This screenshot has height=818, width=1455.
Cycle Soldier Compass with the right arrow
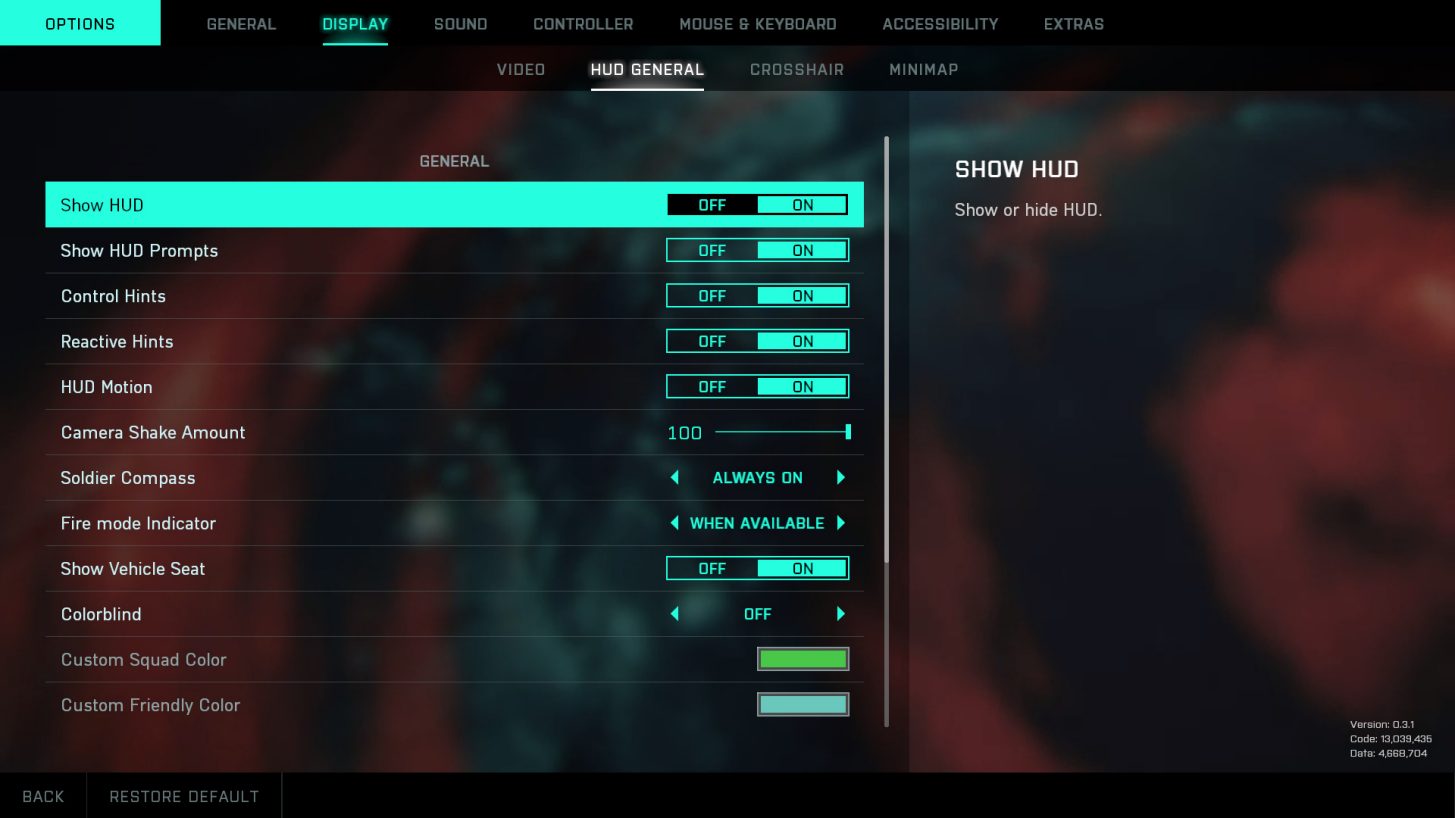pyautogui.click(x=840, y=477)
